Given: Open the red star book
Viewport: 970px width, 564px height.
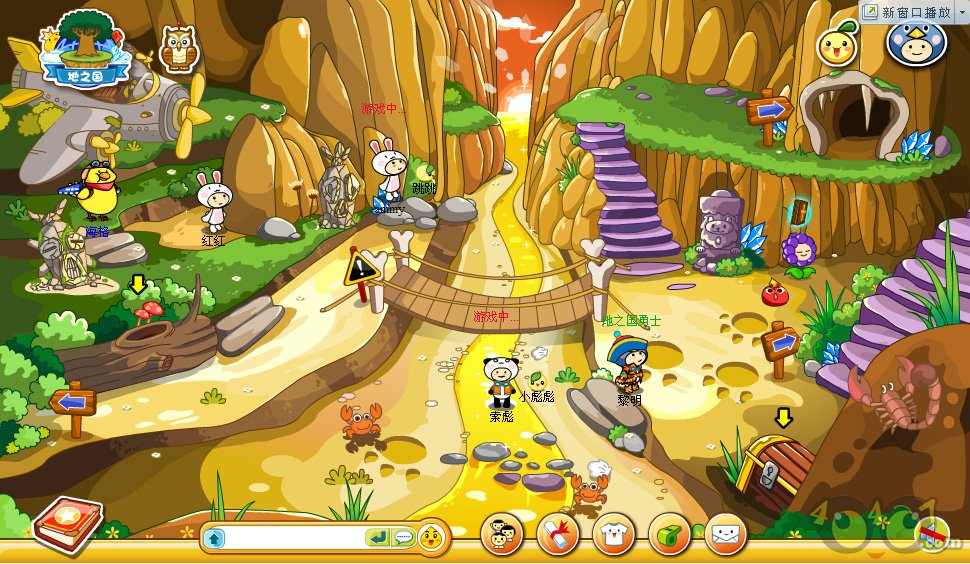Looking at the screenshot, I should tap(66, 524).
